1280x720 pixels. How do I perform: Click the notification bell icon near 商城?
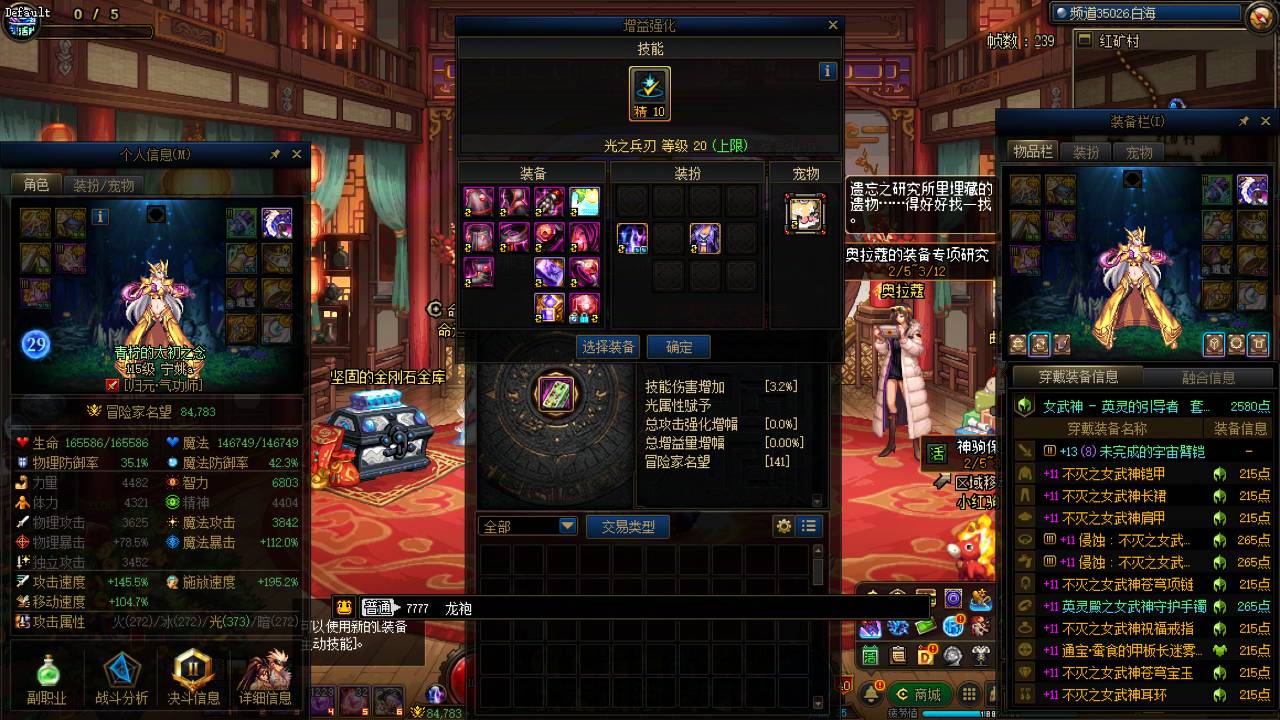pos(872,691)
